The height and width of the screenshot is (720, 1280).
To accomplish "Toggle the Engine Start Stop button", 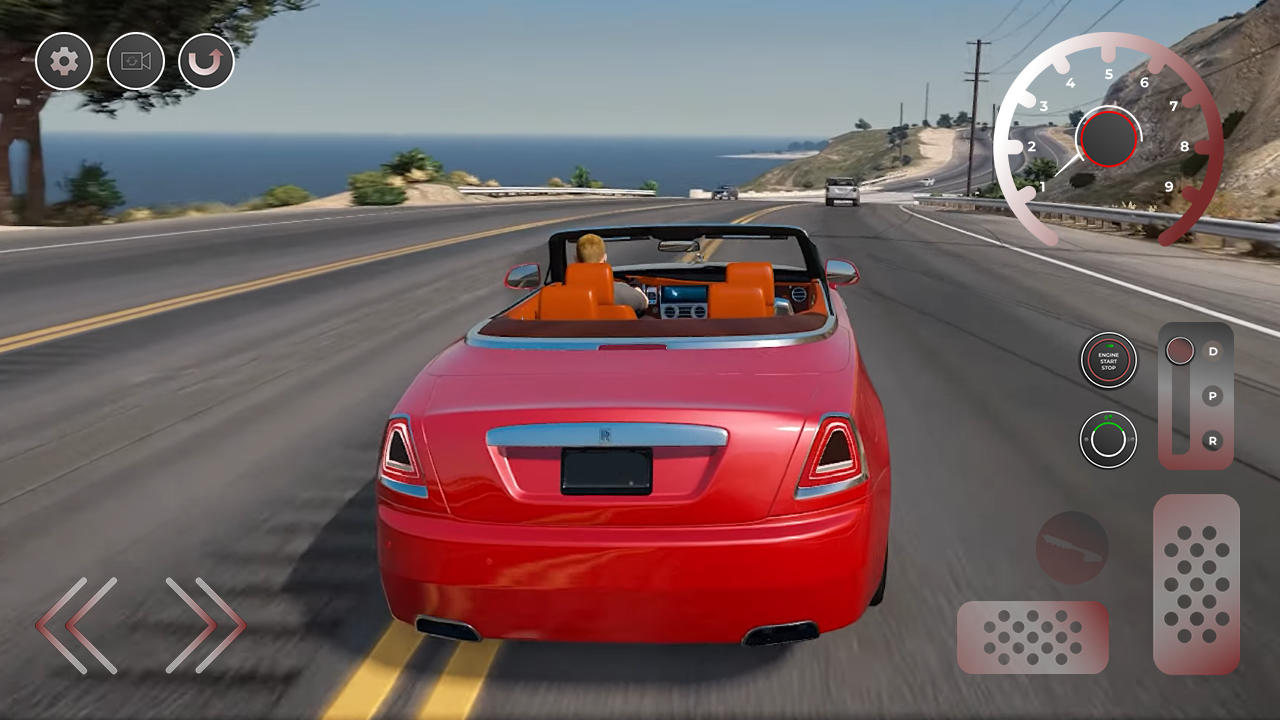I will coord(1107,361).
